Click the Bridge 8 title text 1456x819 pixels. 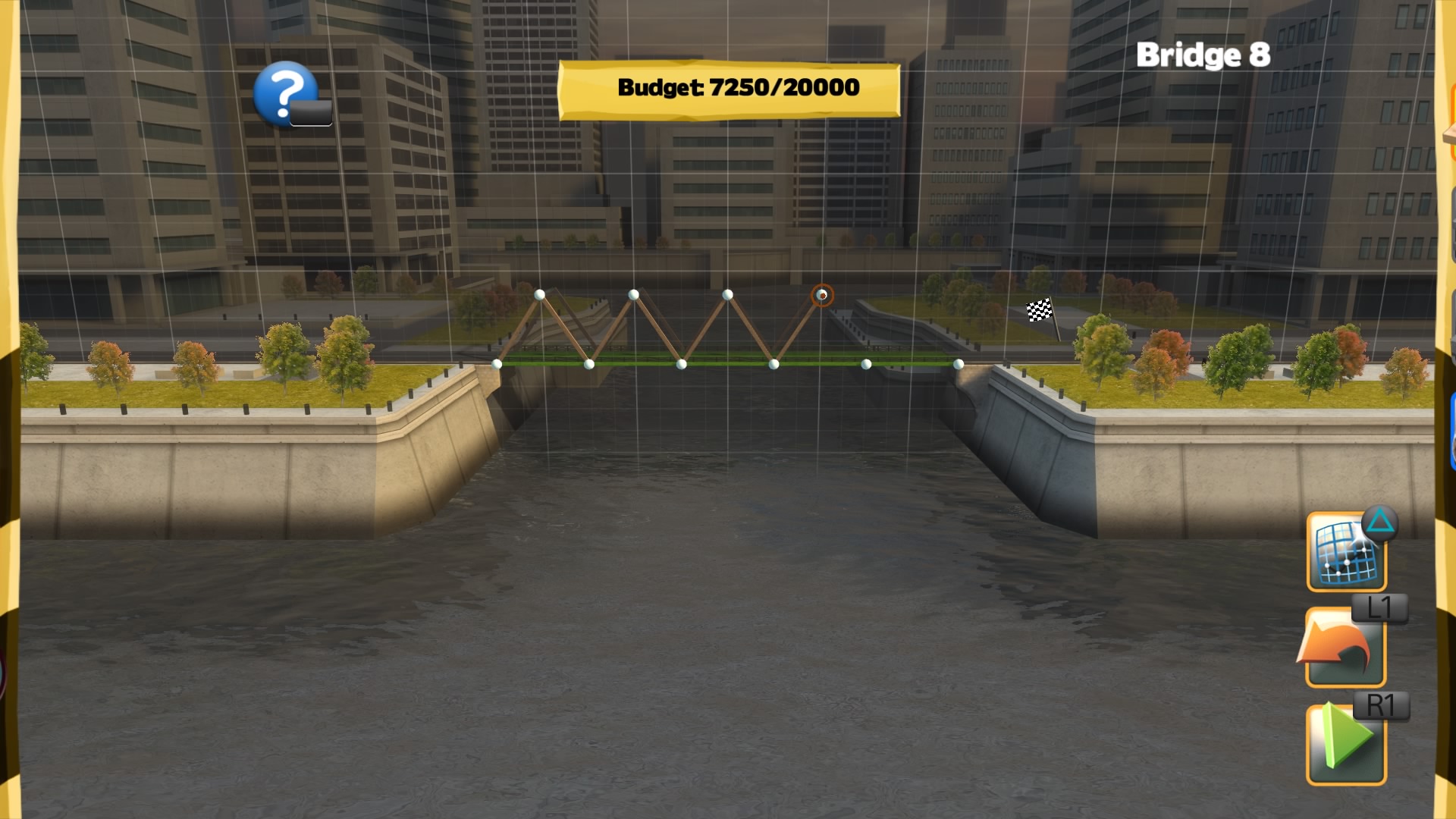click(x=1204, y=55)
